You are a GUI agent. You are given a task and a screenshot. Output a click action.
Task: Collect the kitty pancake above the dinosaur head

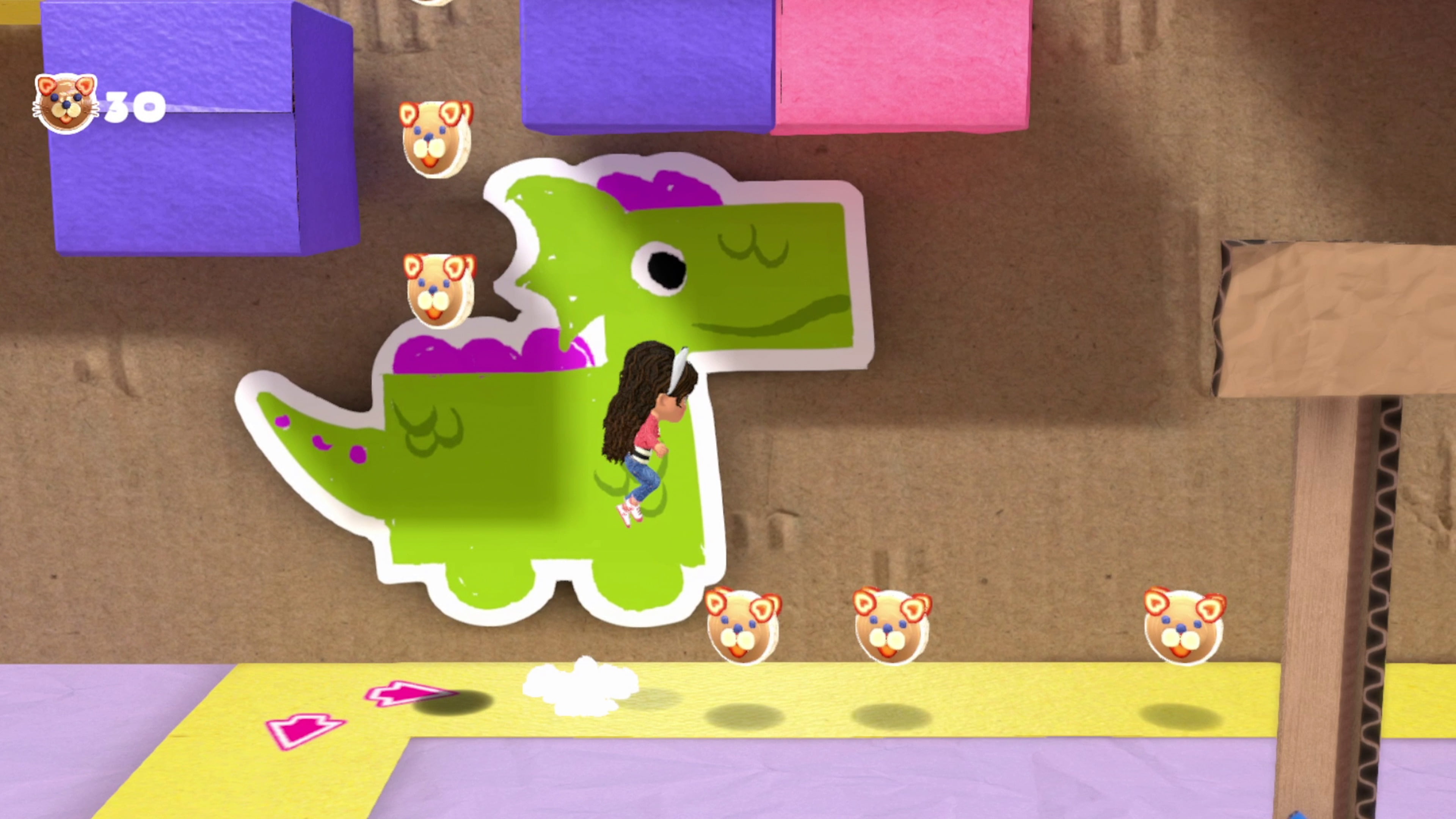(435, 138)
